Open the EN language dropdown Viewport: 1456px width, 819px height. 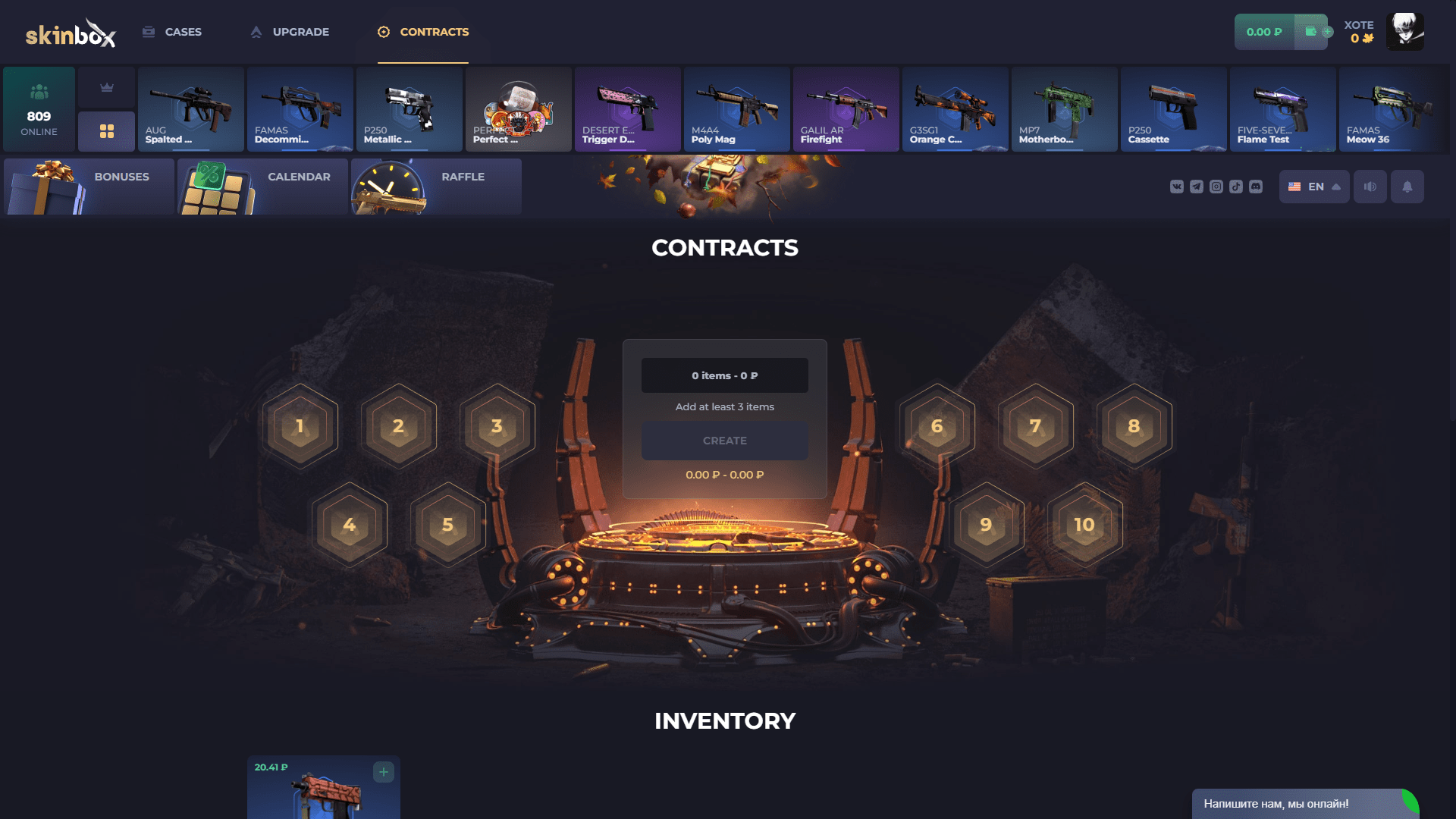click(1314, 187)
